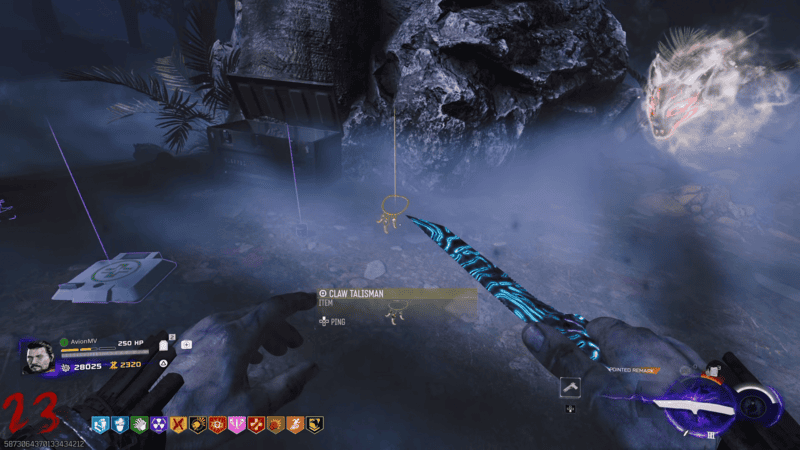The image size is (800, 450).
Task: Click the yellow crossed-out perk icon
Action: pyautogui.click(x=178, y=425)
